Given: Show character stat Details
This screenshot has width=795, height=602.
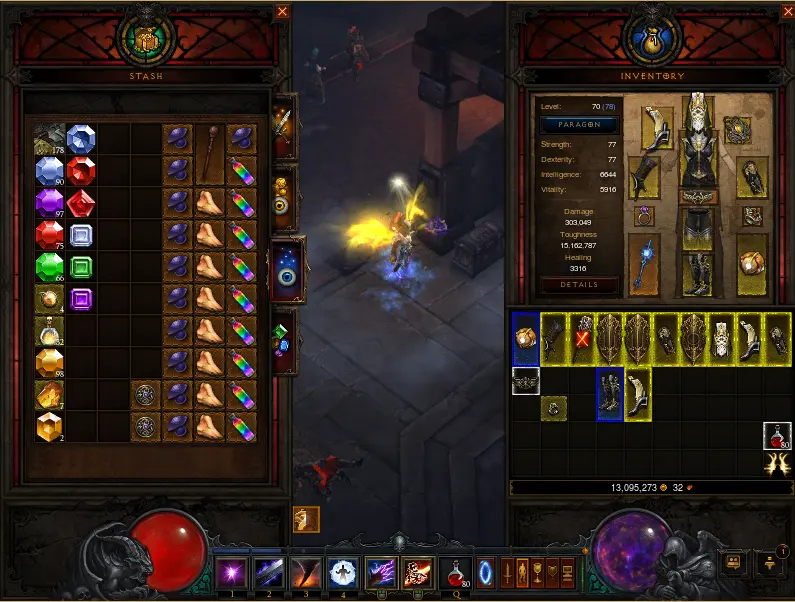Looking at the screenshot, I should (x=579, y=285).
